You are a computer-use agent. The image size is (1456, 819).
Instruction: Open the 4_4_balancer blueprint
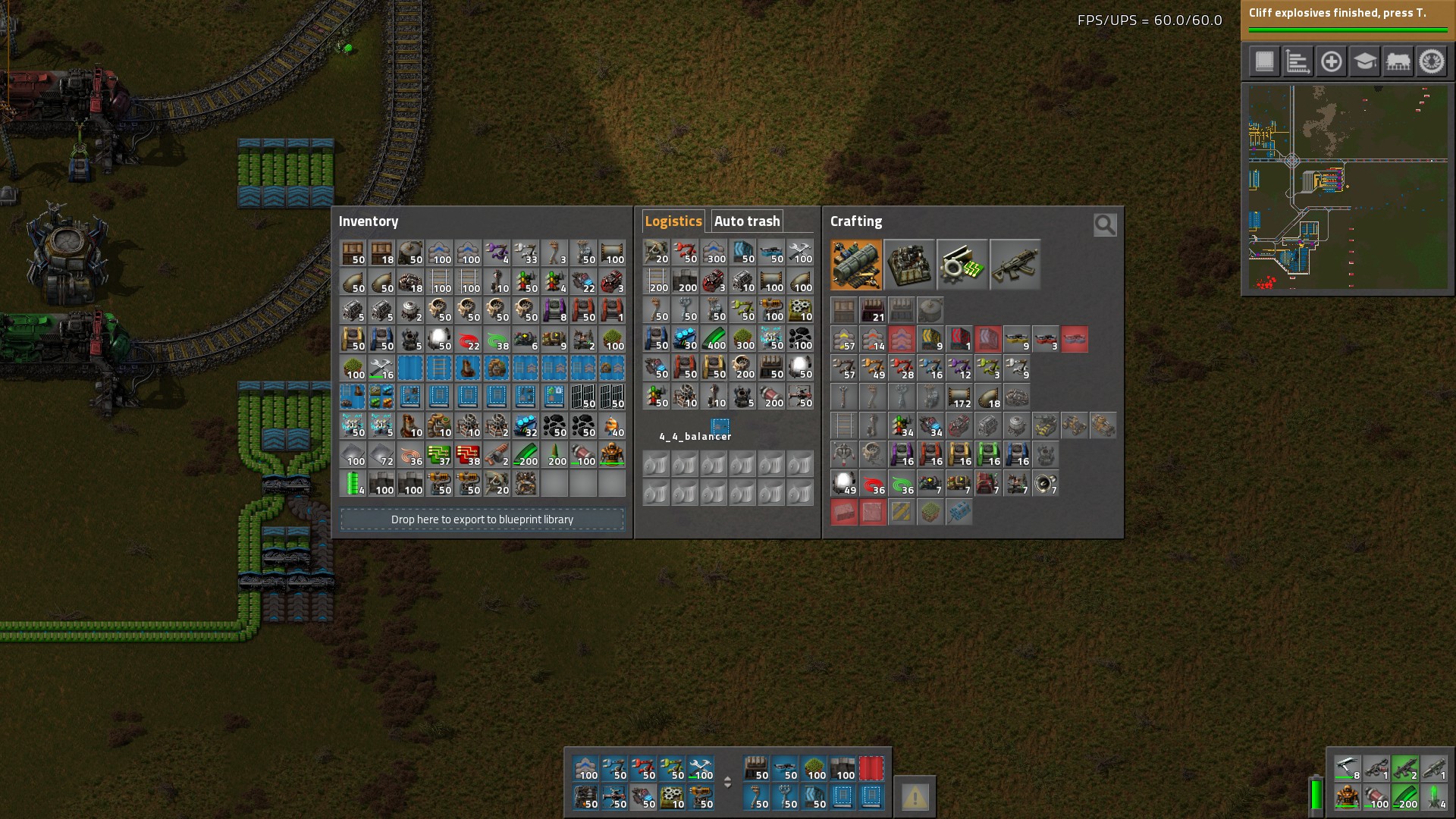coord(720,425)
